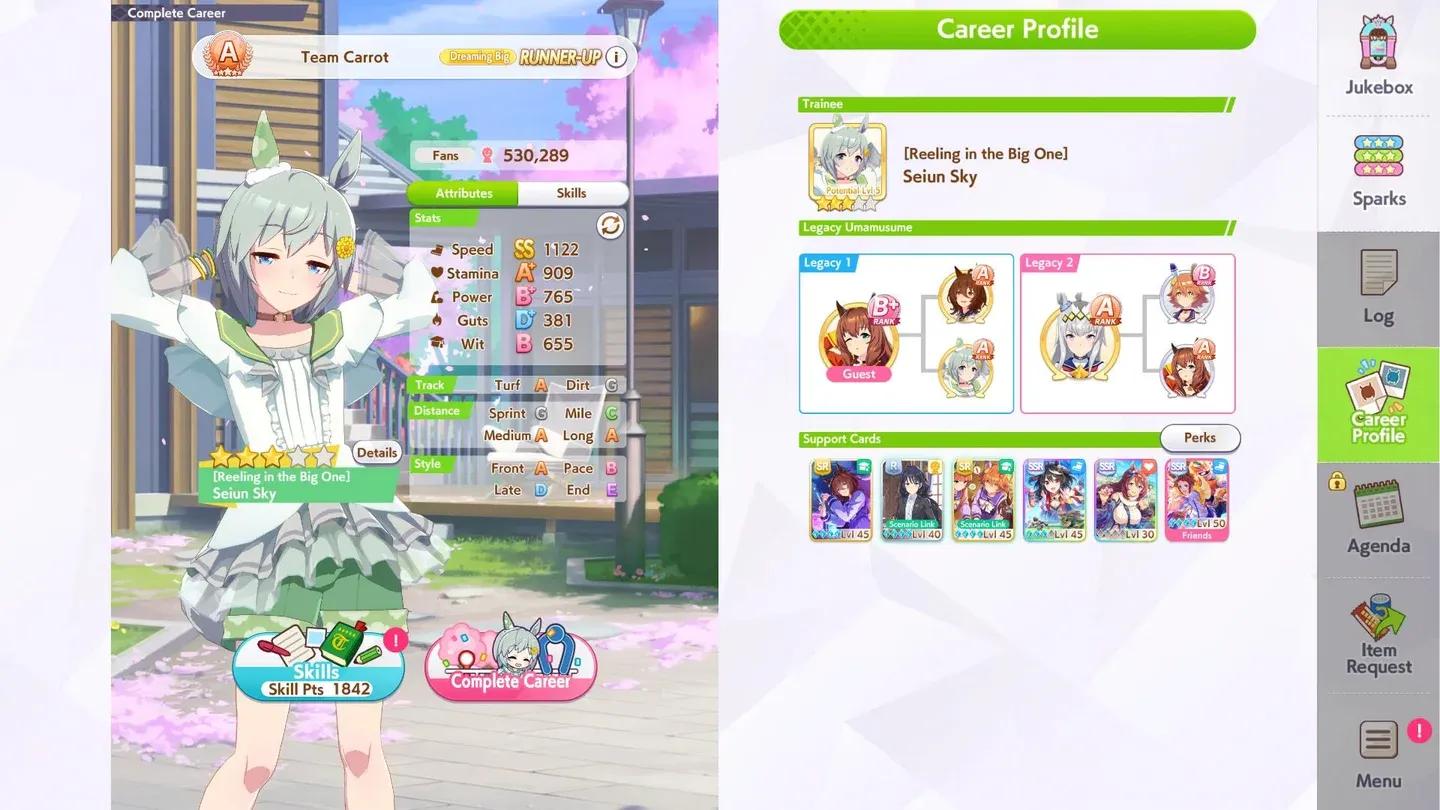The image size is (1440, 810).
Task: Select the Attributes tab
Action: tap(462, 193)
